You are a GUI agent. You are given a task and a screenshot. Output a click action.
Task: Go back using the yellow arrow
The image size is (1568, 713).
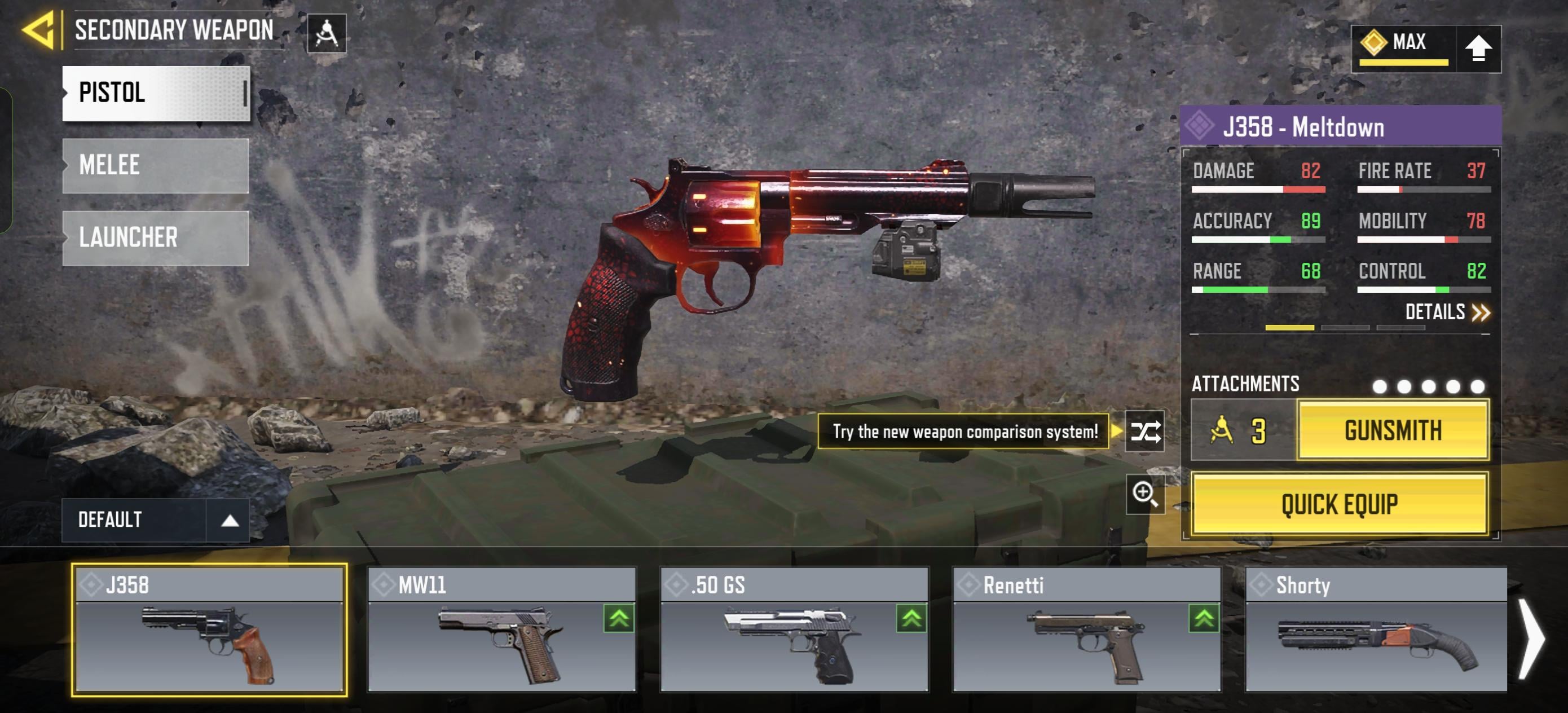(39, 29)
